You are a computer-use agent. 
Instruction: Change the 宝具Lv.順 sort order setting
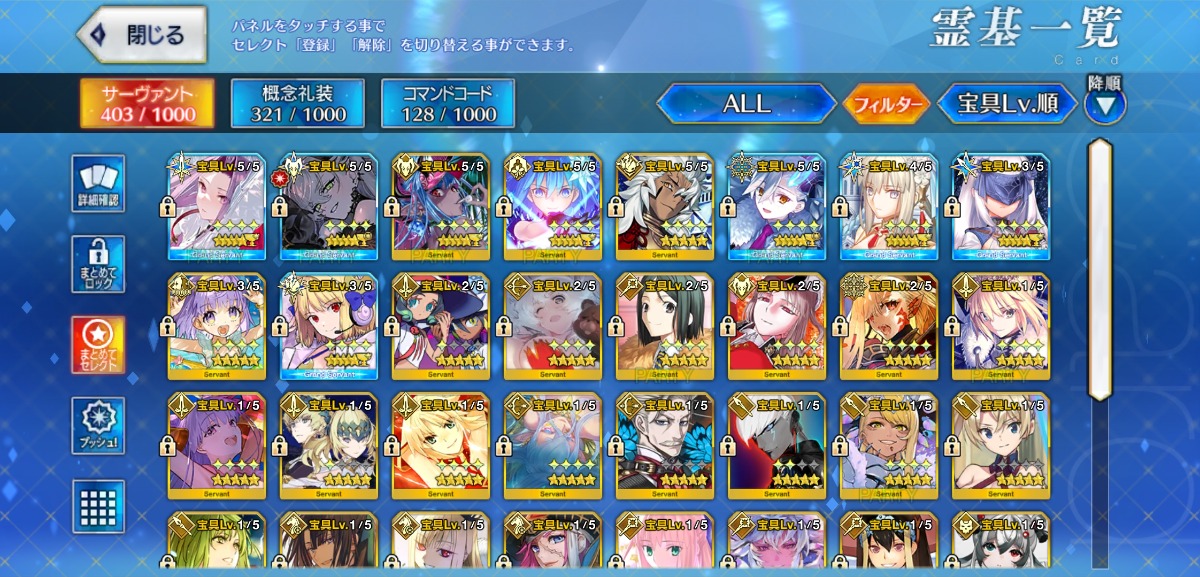tap(1006, 103)
